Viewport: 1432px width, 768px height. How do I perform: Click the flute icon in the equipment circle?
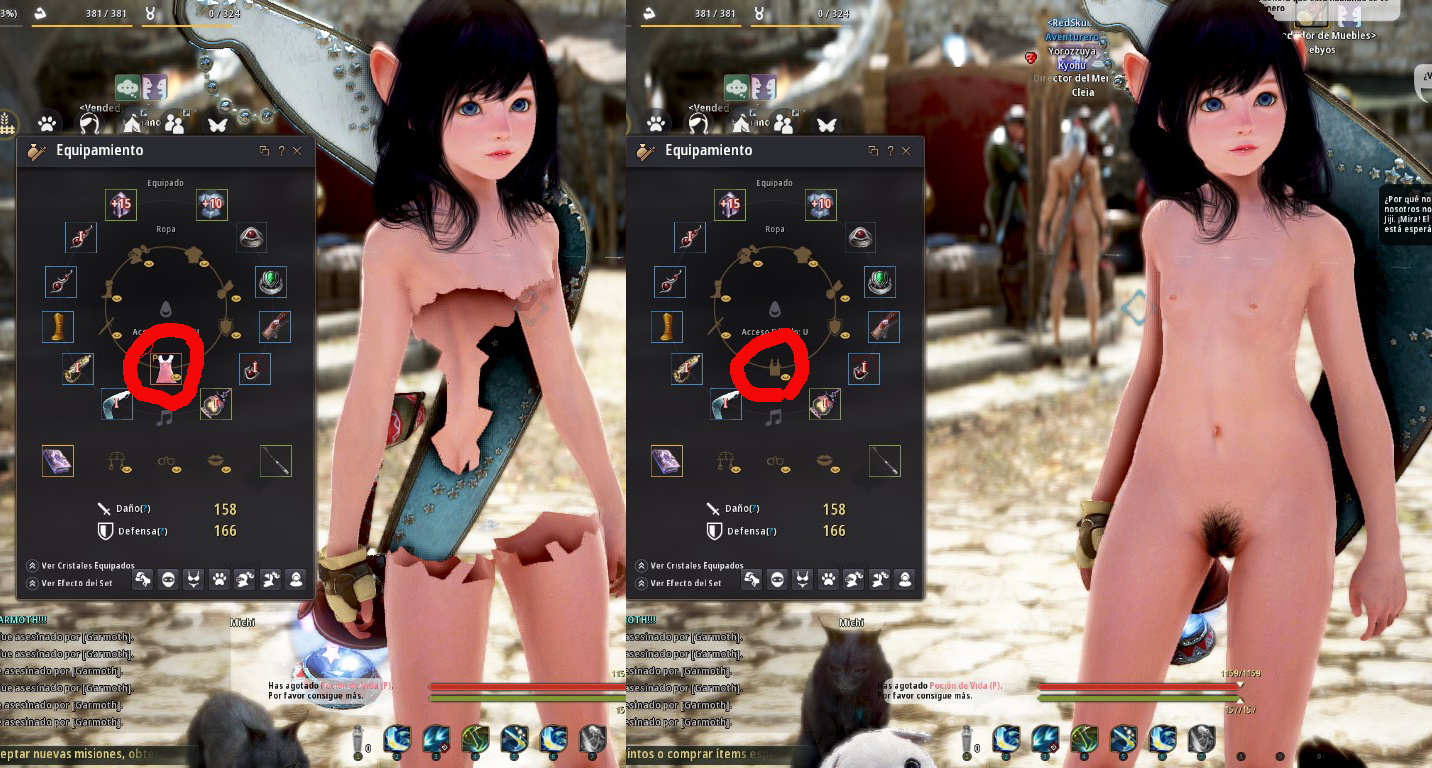(x=165, y=417)
